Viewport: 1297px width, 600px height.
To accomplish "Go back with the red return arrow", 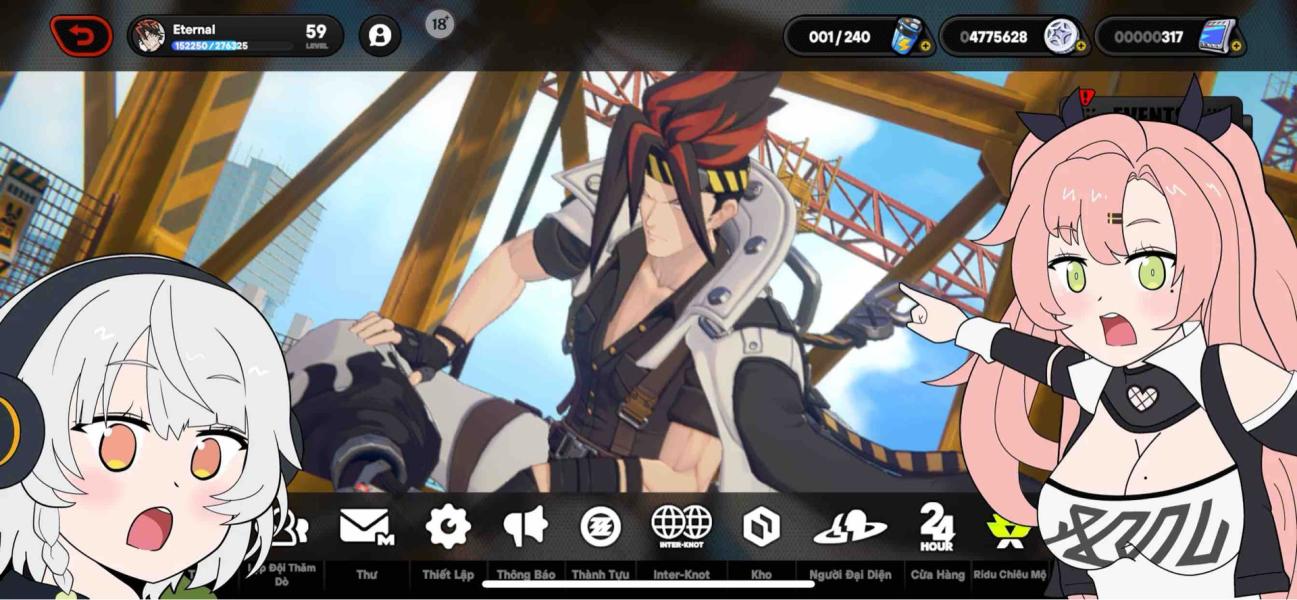I will click(81, 36).
